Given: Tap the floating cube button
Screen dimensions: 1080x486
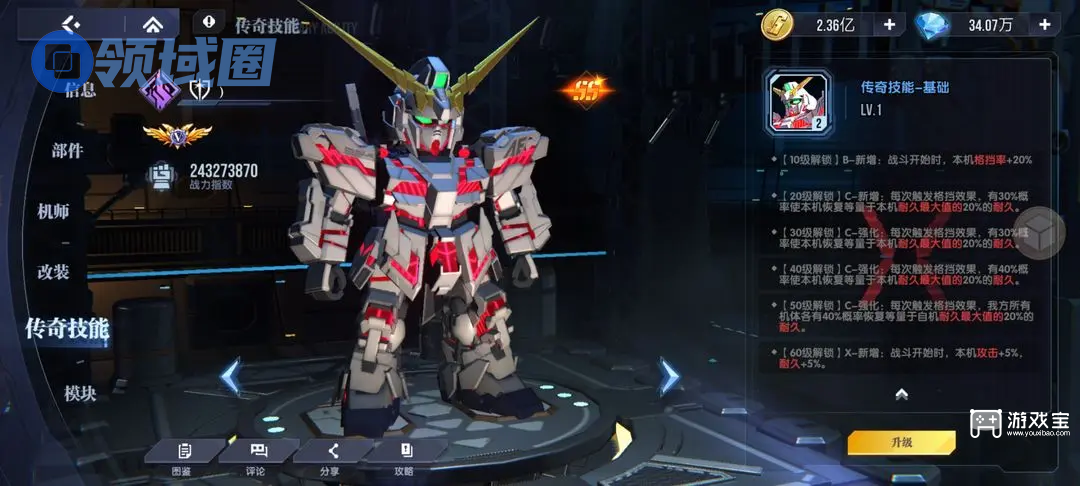Looking at the screenshot, I should point(1042,234).
